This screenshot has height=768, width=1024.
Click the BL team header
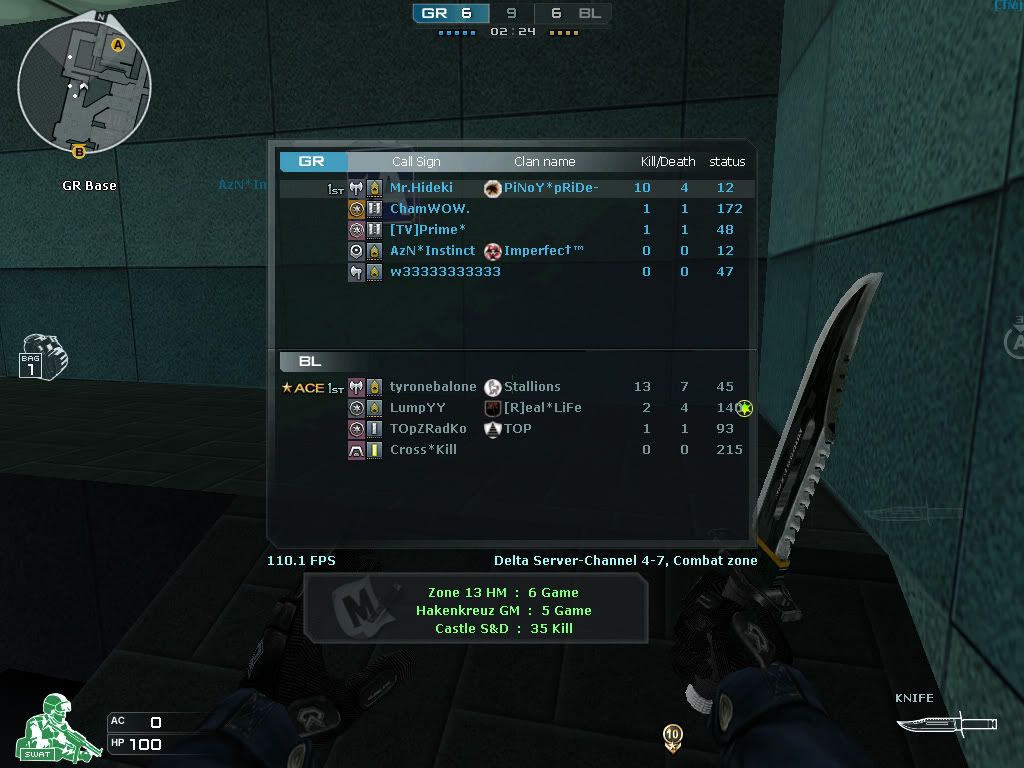pos(311,361)
